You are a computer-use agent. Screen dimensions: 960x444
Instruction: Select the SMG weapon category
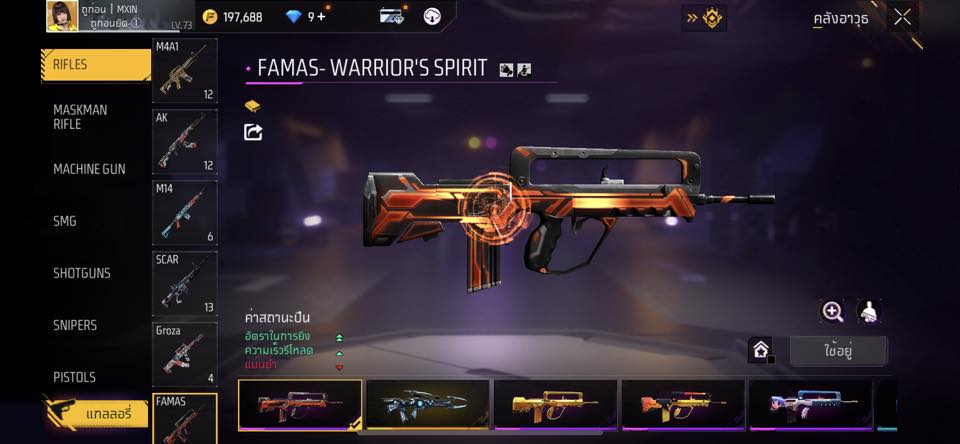(x=65, y=222)
